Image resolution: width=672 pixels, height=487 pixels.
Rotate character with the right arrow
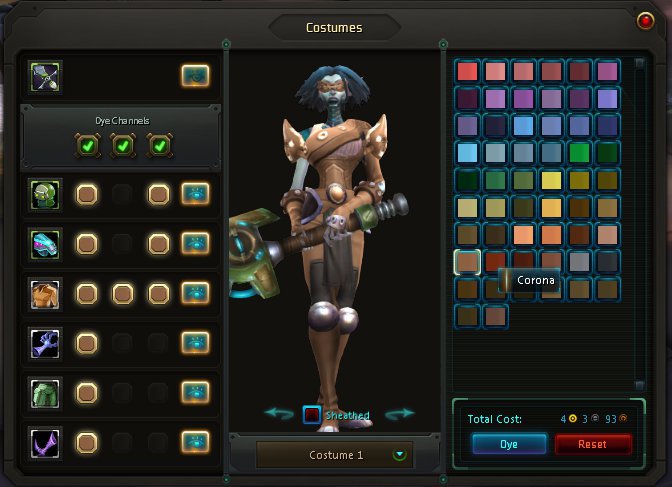click(399, 414)
